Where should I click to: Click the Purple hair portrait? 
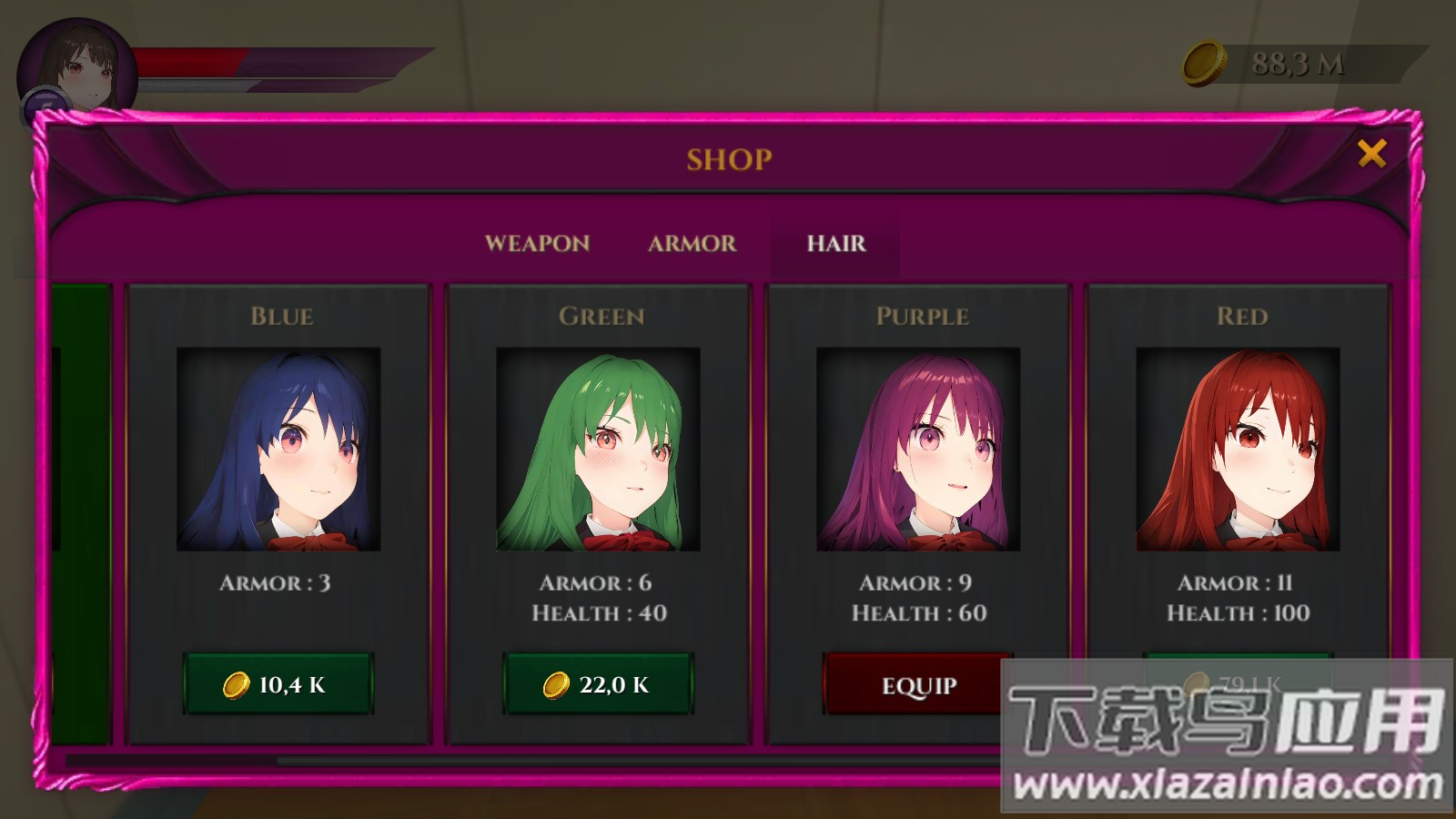point(918,450)
